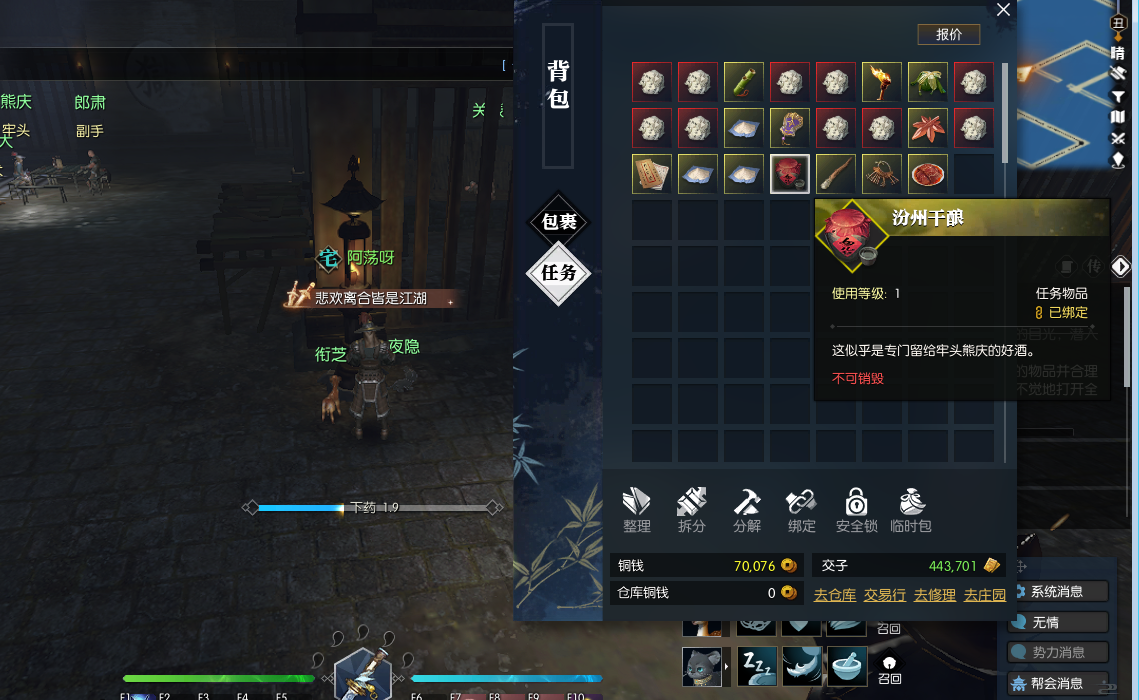The height and width of the screenshot is (700, 1139).
Task: Select the bunch of keys item
Action: pos(882,174)
